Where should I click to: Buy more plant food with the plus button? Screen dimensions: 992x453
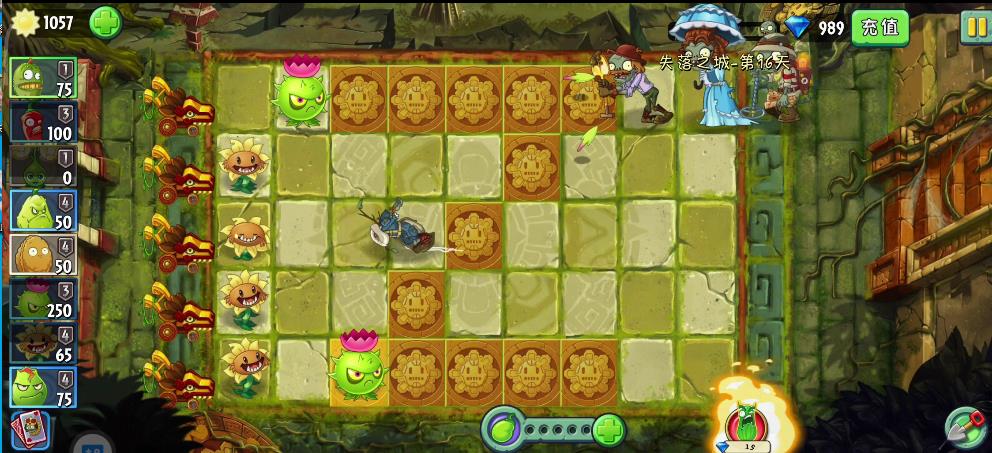[x=608, y=430]
